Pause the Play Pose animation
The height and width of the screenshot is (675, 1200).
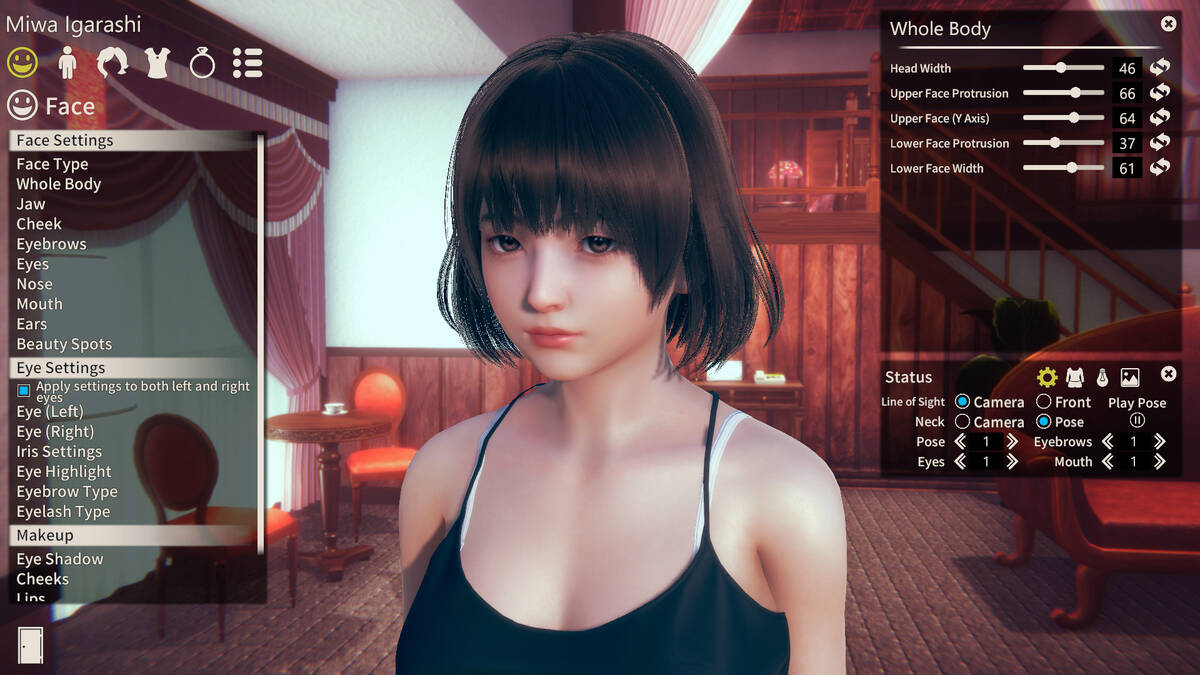point(1137,421)
